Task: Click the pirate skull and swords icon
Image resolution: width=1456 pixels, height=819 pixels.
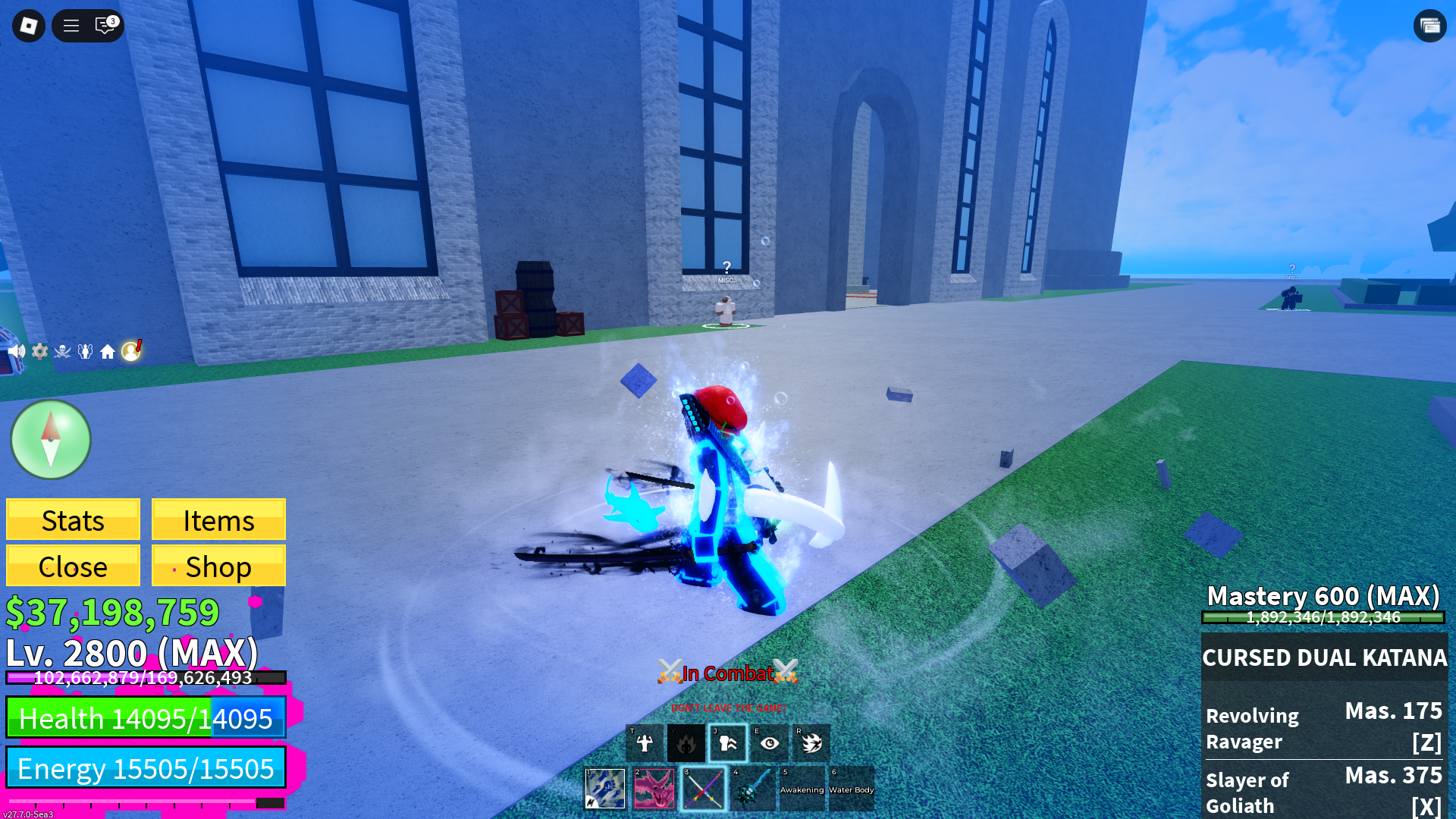Action: coord(62,352)
